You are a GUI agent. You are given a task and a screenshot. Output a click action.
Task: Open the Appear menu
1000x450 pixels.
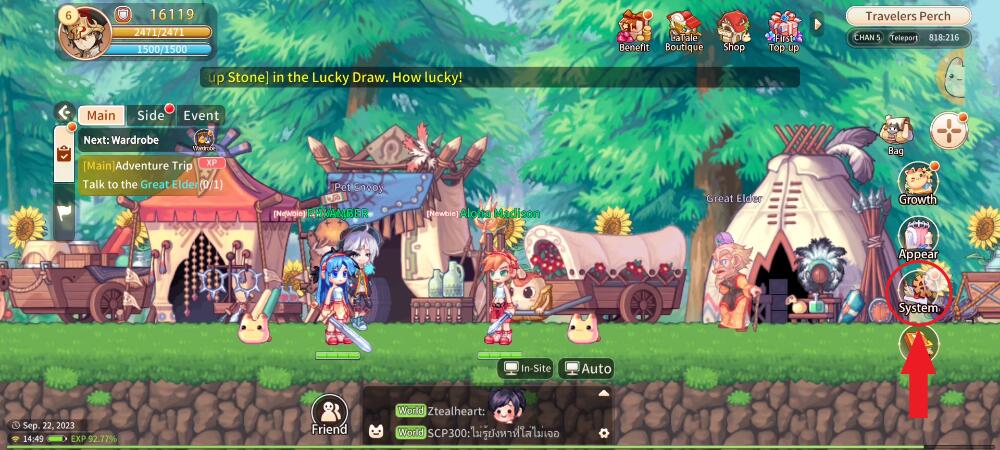click(x=918, y=239)
